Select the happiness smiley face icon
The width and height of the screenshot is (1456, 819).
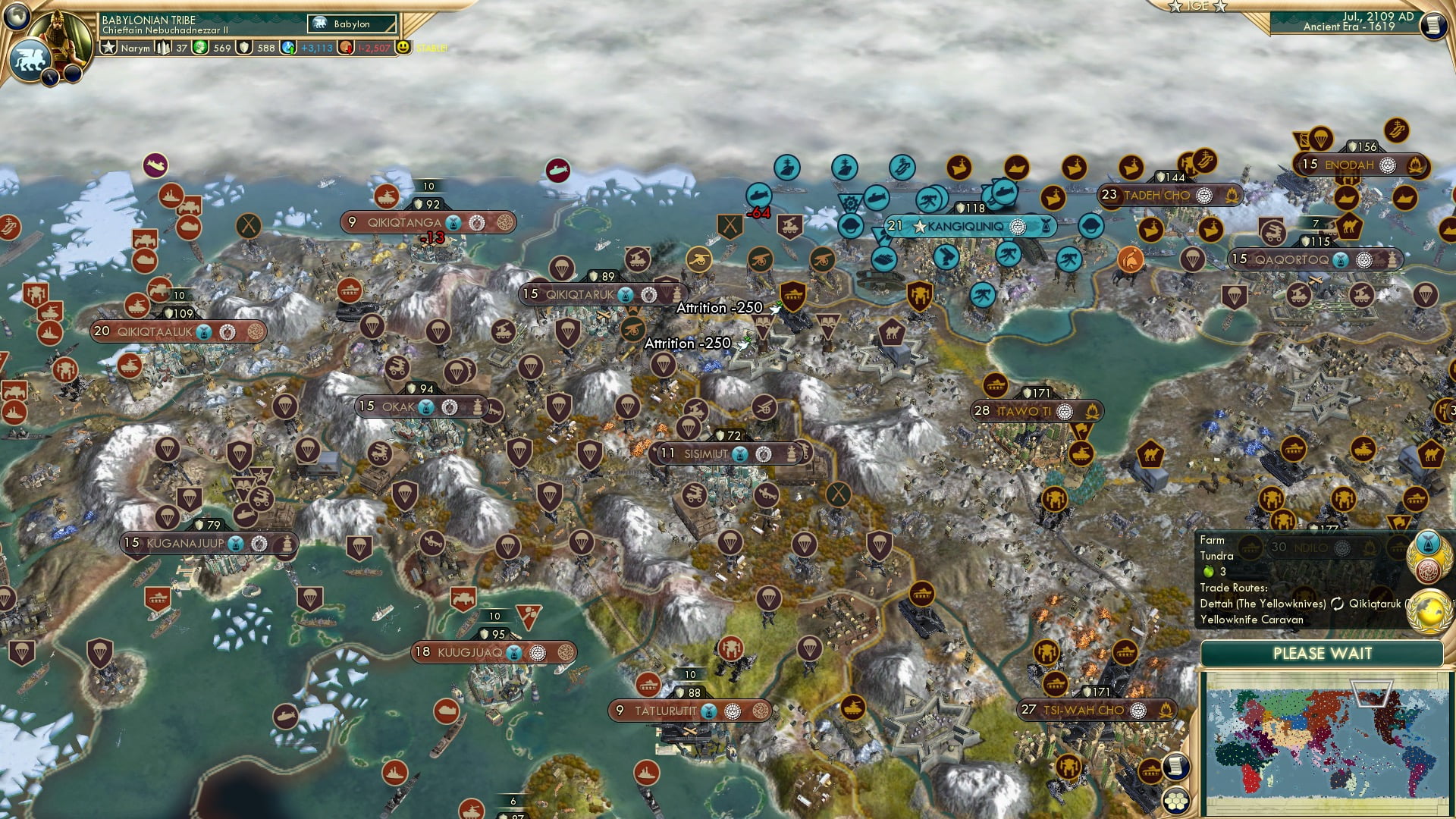pos(404,49)
